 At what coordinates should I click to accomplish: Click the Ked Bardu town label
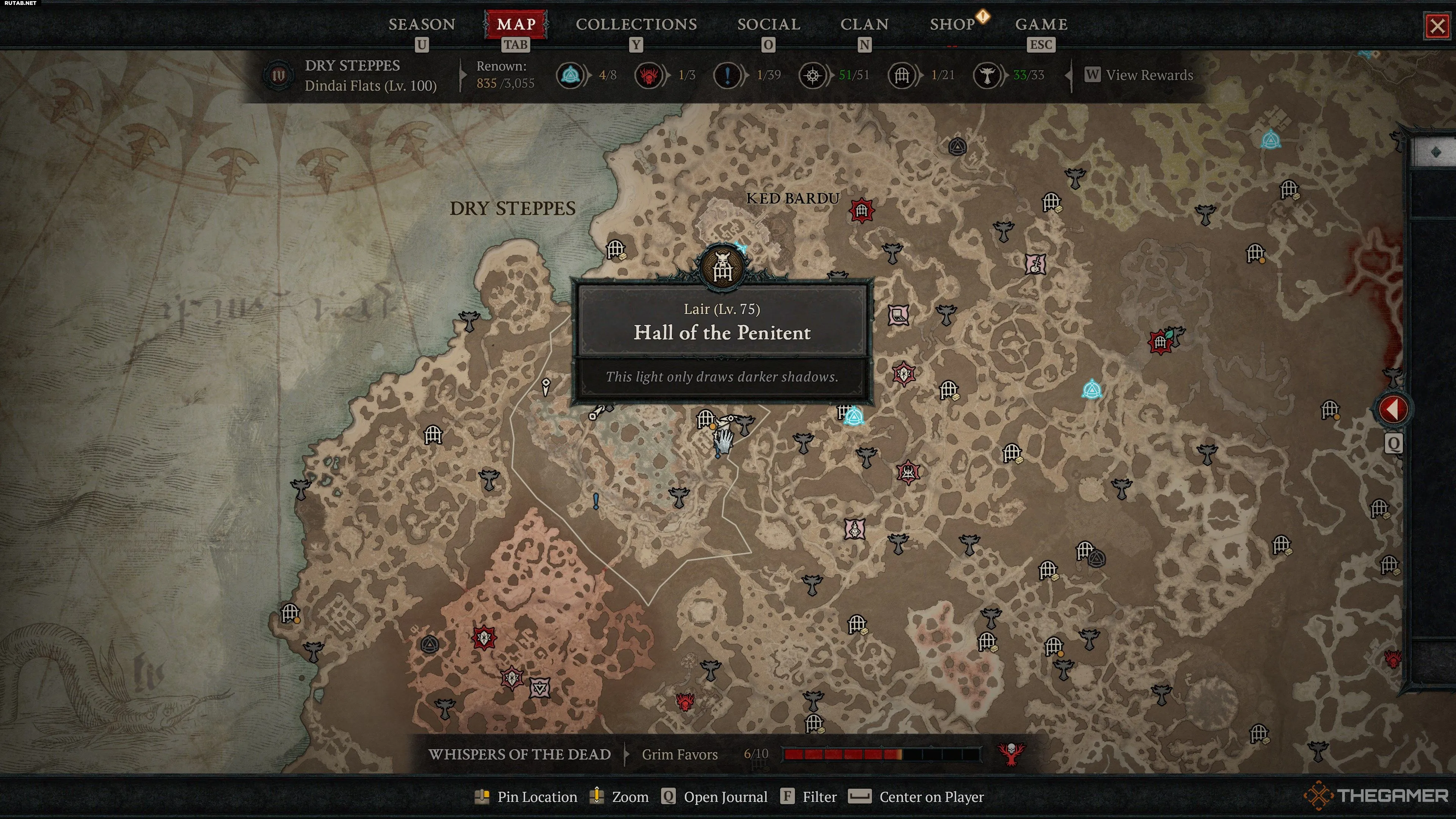click(792, 198)
